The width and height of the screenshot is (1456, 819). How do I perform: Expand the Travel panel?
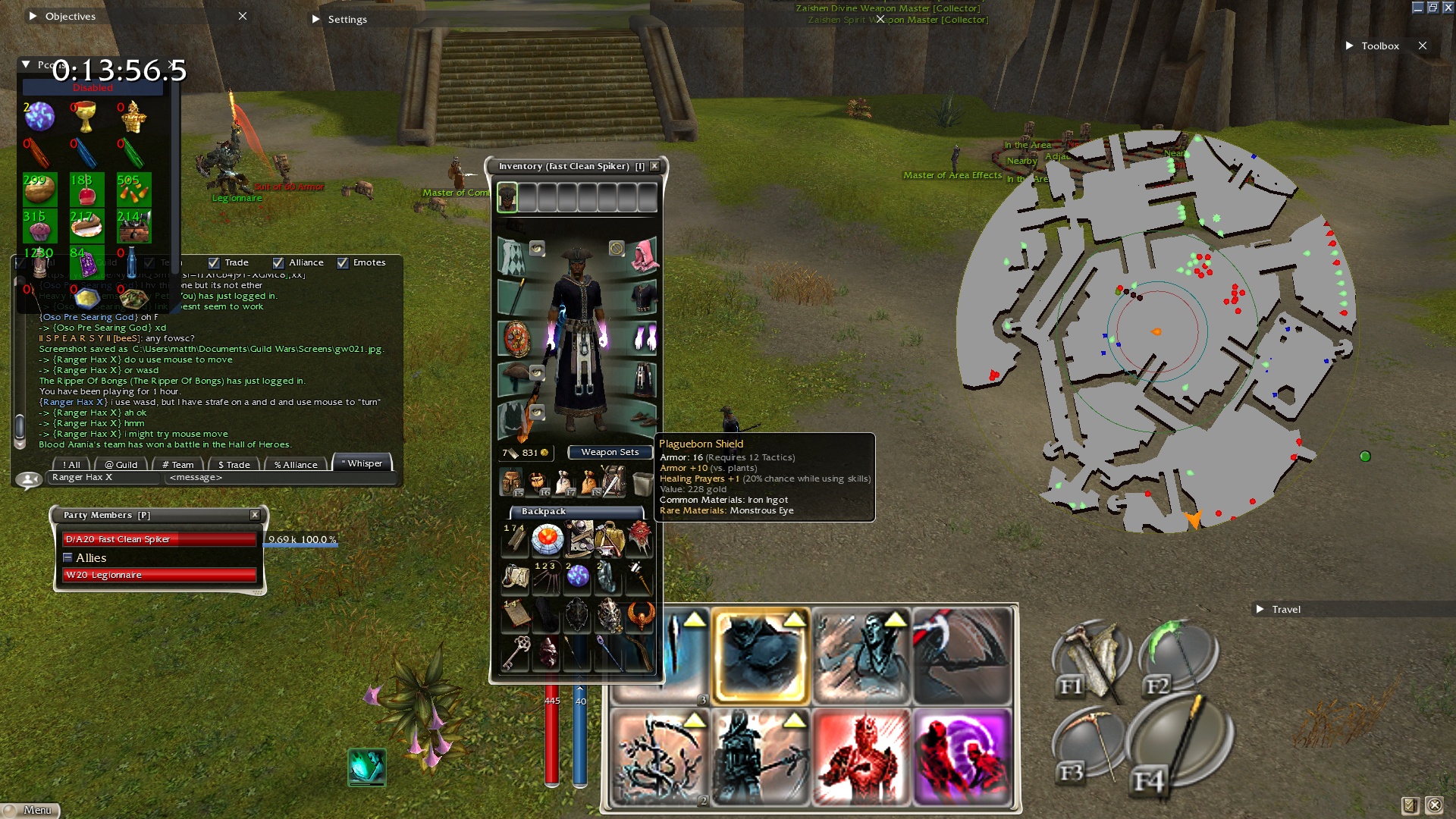coord(1260,609)
